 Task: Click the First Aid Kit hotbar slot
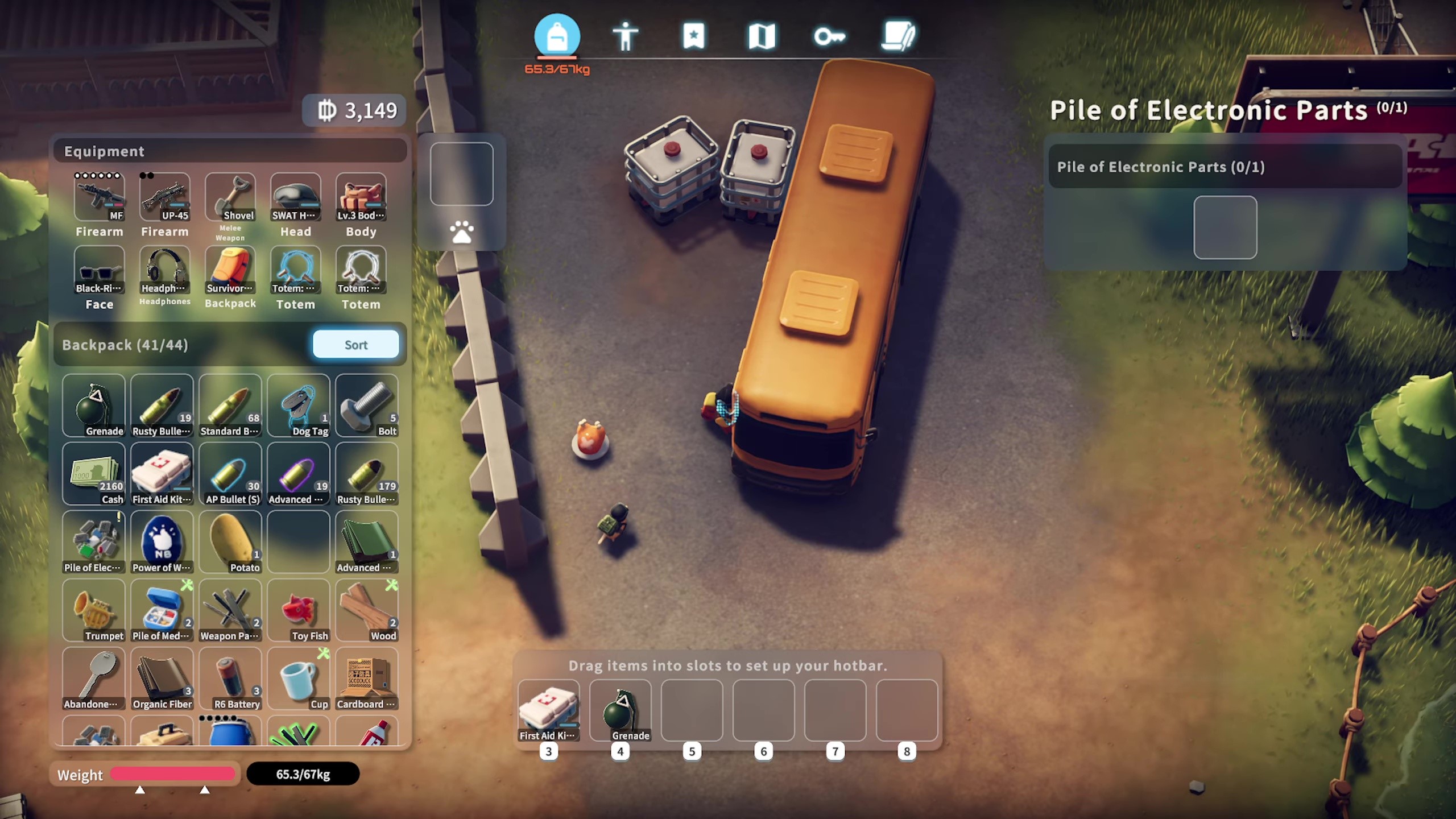(x=549, y=710)
